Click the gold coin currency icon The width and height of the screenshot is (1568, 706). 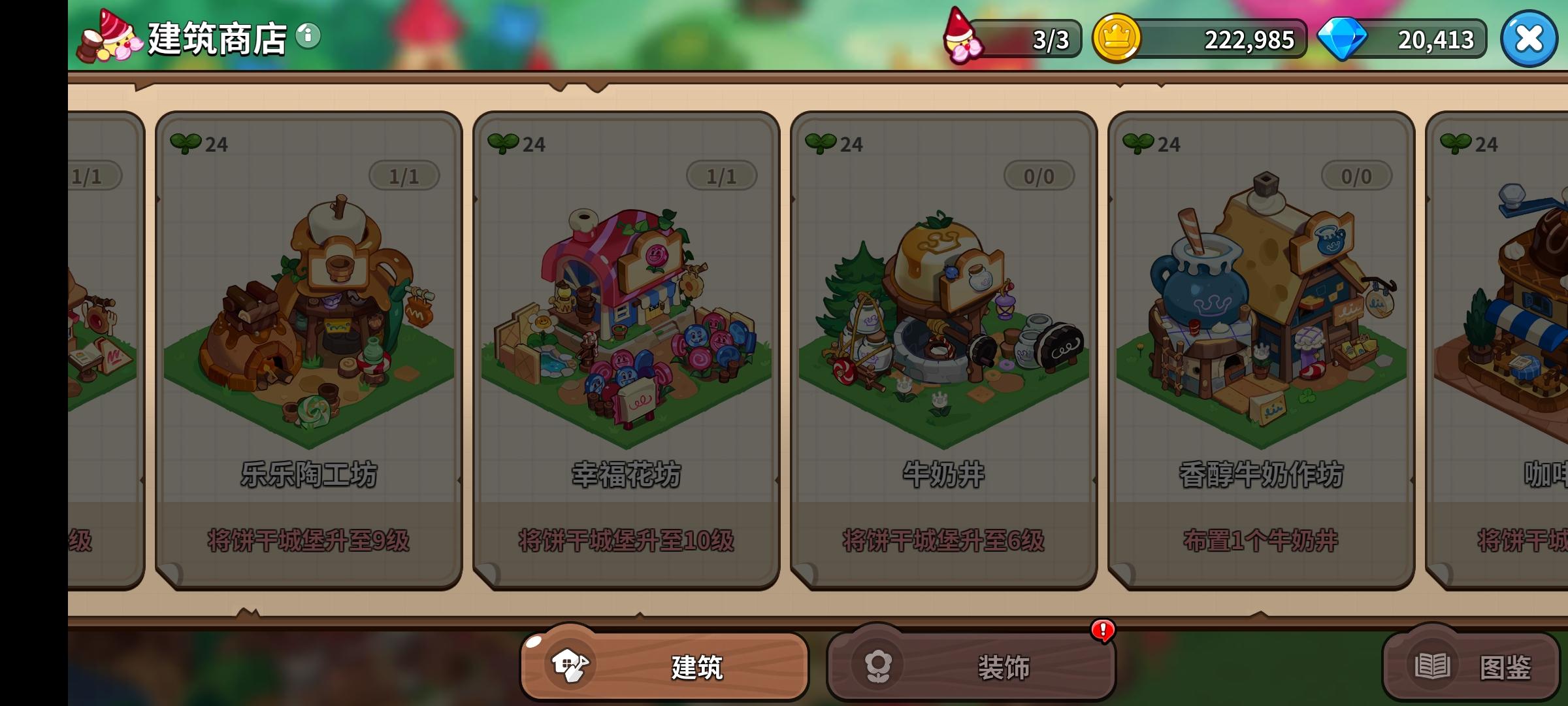(1115, 39)
